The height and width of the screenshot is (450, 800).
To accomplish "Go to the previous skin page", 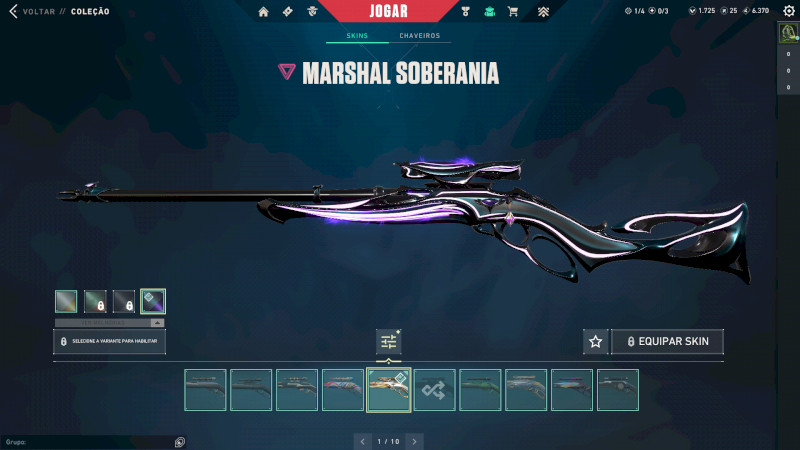I will click(362, 441).
